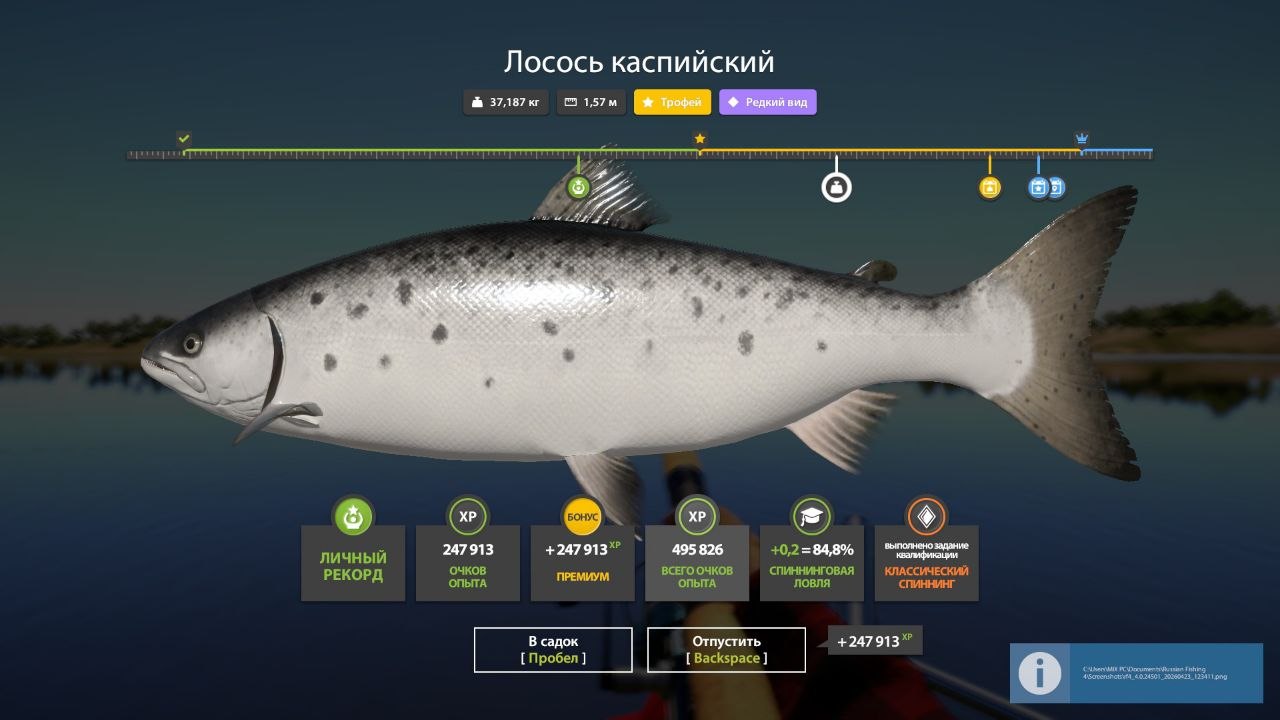Click the green checkmark on the scale bar
1280x720 pixels.
point(183,138)
